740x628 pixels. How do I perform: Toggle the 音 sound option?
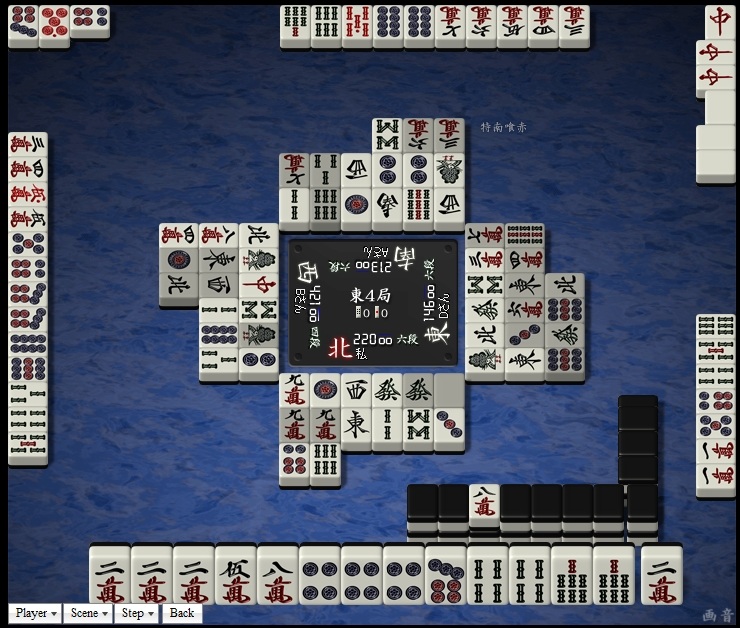point(725,615)
